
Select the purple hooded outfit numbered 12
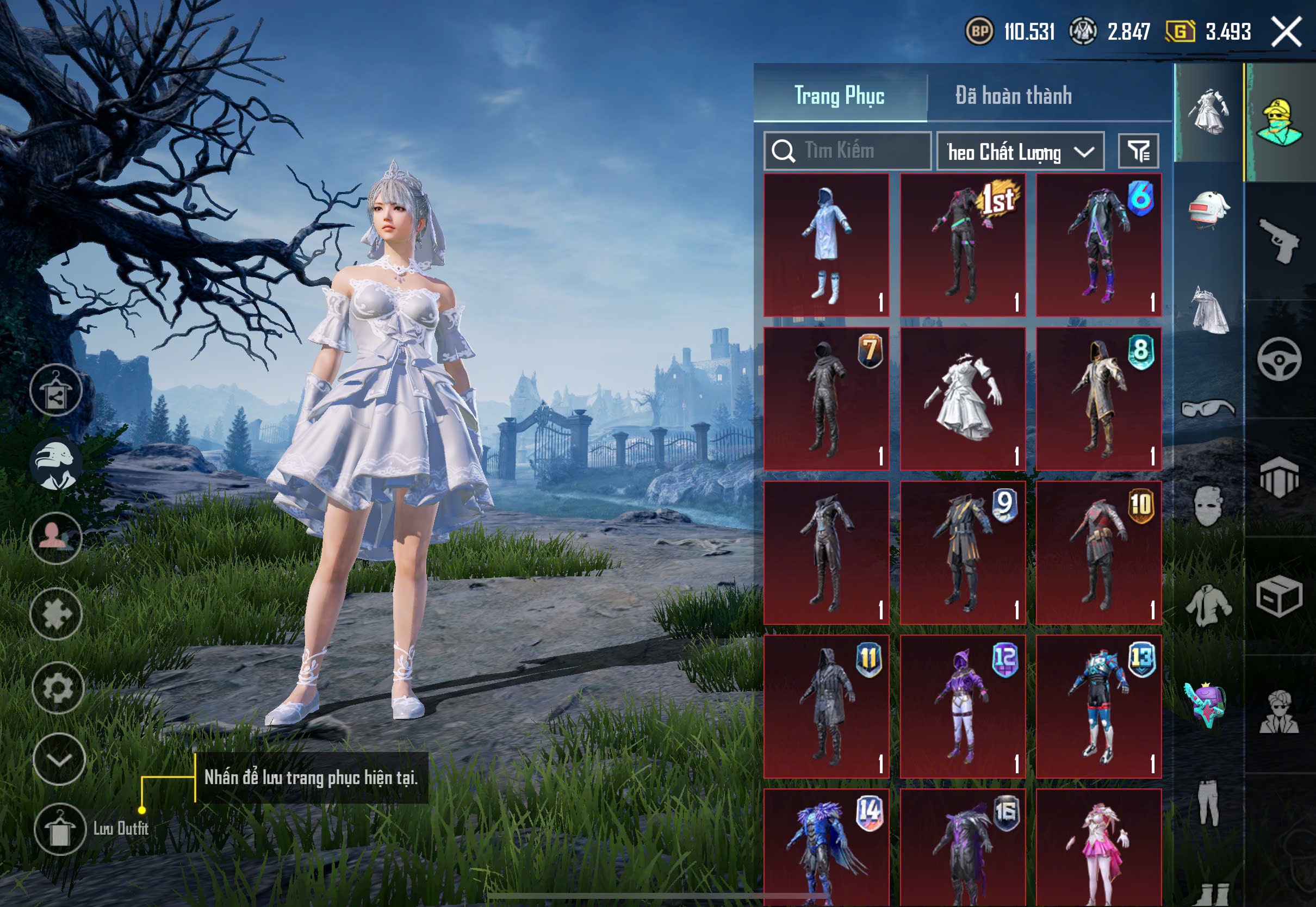963,706
